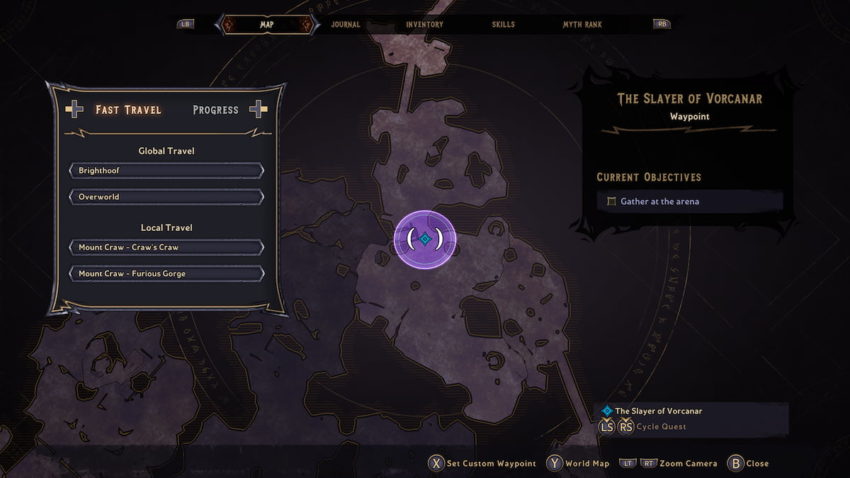Viewport: 850px width, 478px height.
Task: Show the Skills tab
Action: point(504,24)
